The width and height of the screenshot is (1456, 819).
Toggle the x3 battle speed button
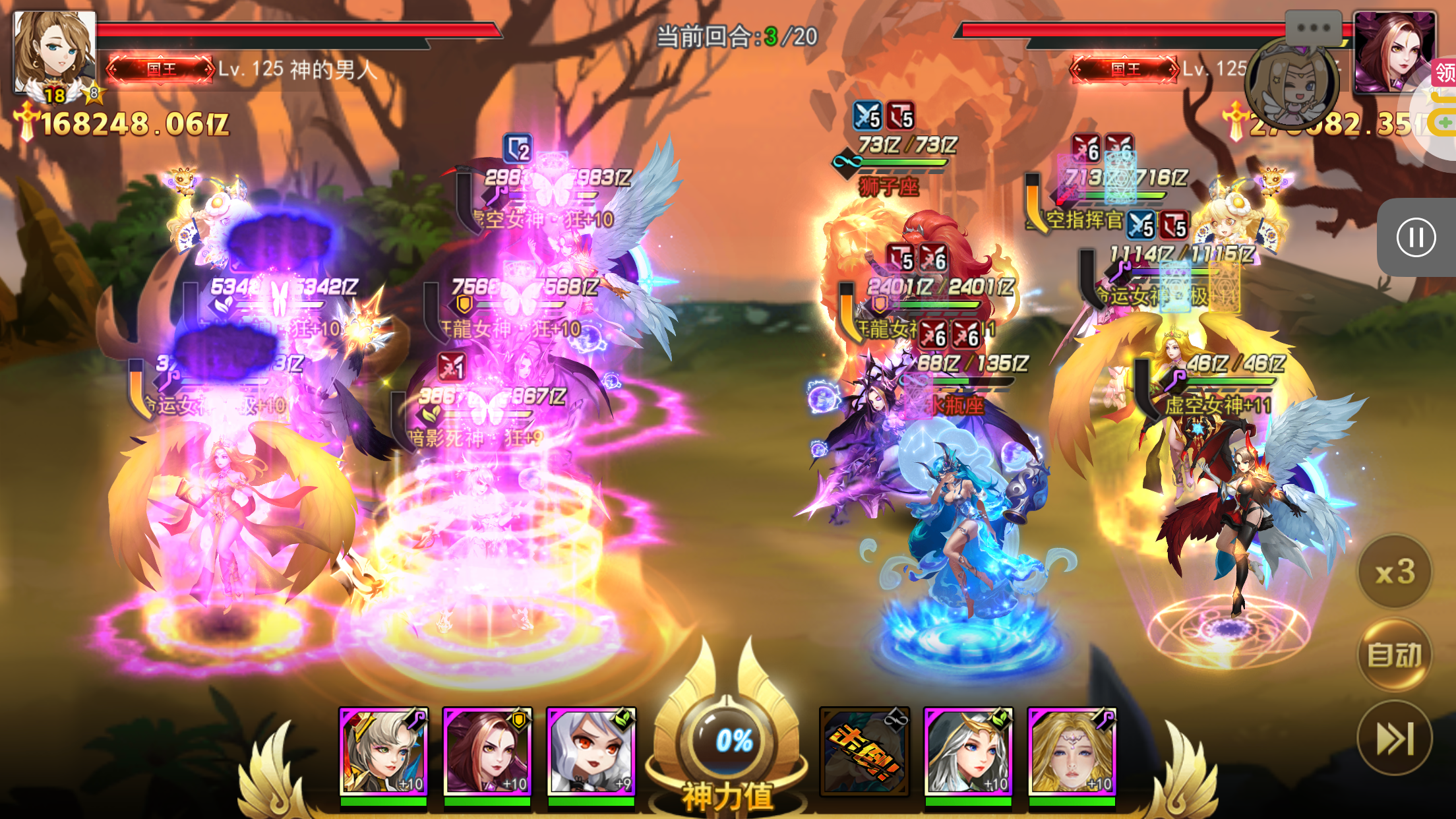click(1395, 571)
